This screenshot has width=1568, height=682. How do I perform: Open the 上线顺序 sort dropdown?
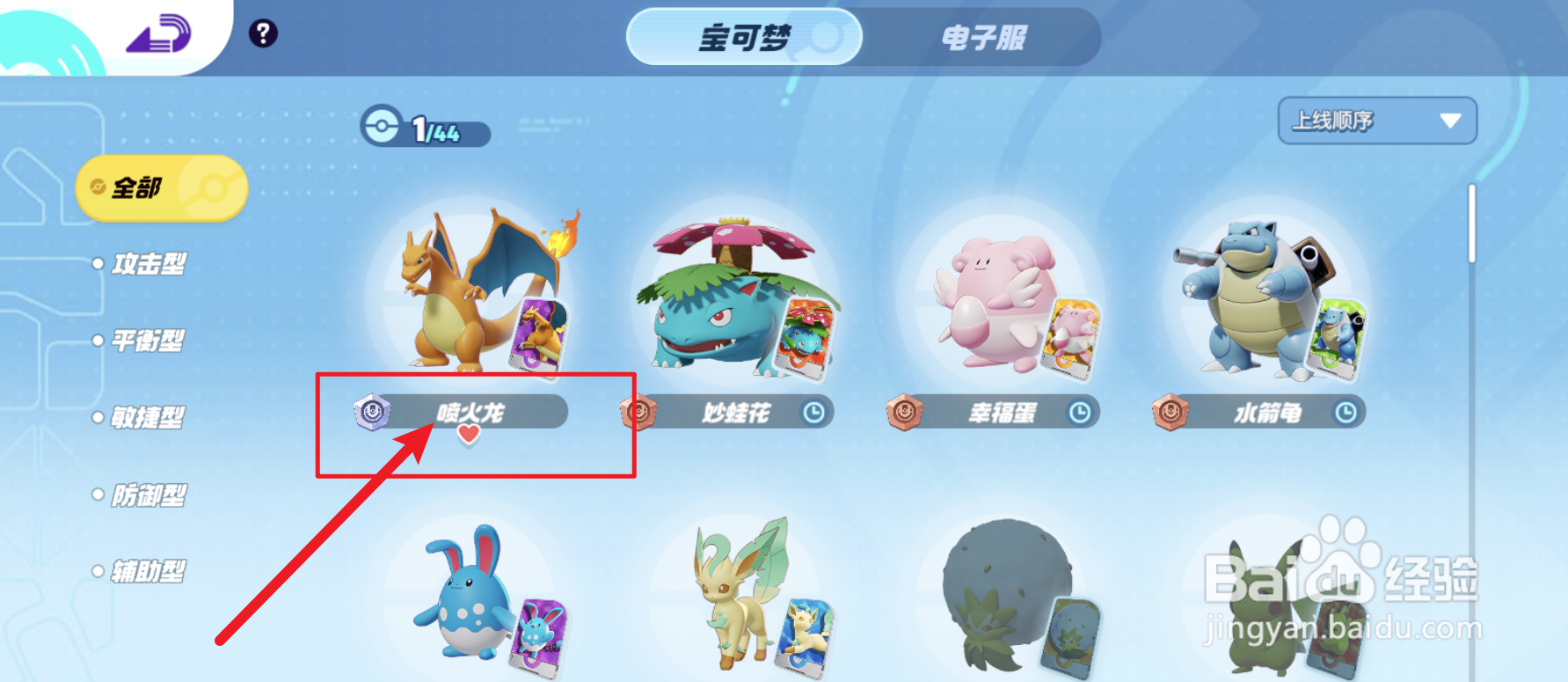click(x=1376, y=121)
